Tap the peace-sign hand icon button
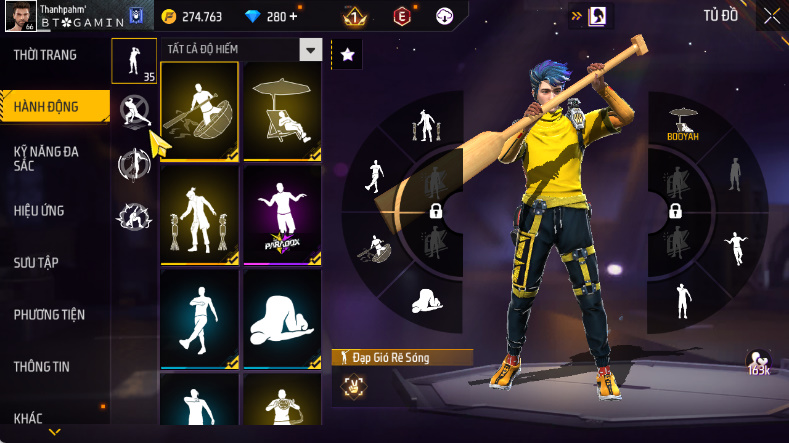The width and height of the screenshot is (789, 443). click(352, 382)
